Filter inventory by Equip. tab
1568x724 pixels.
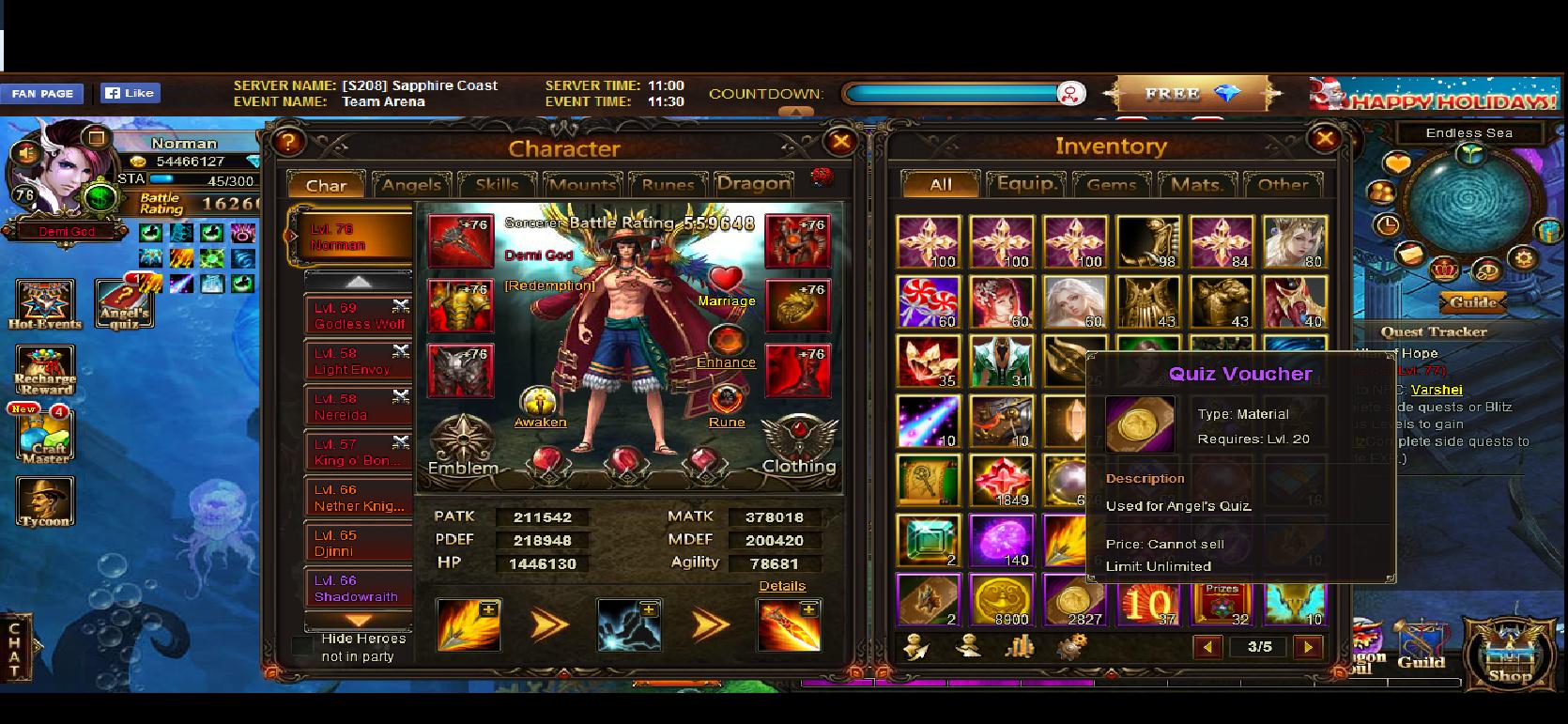(1026, 184)
